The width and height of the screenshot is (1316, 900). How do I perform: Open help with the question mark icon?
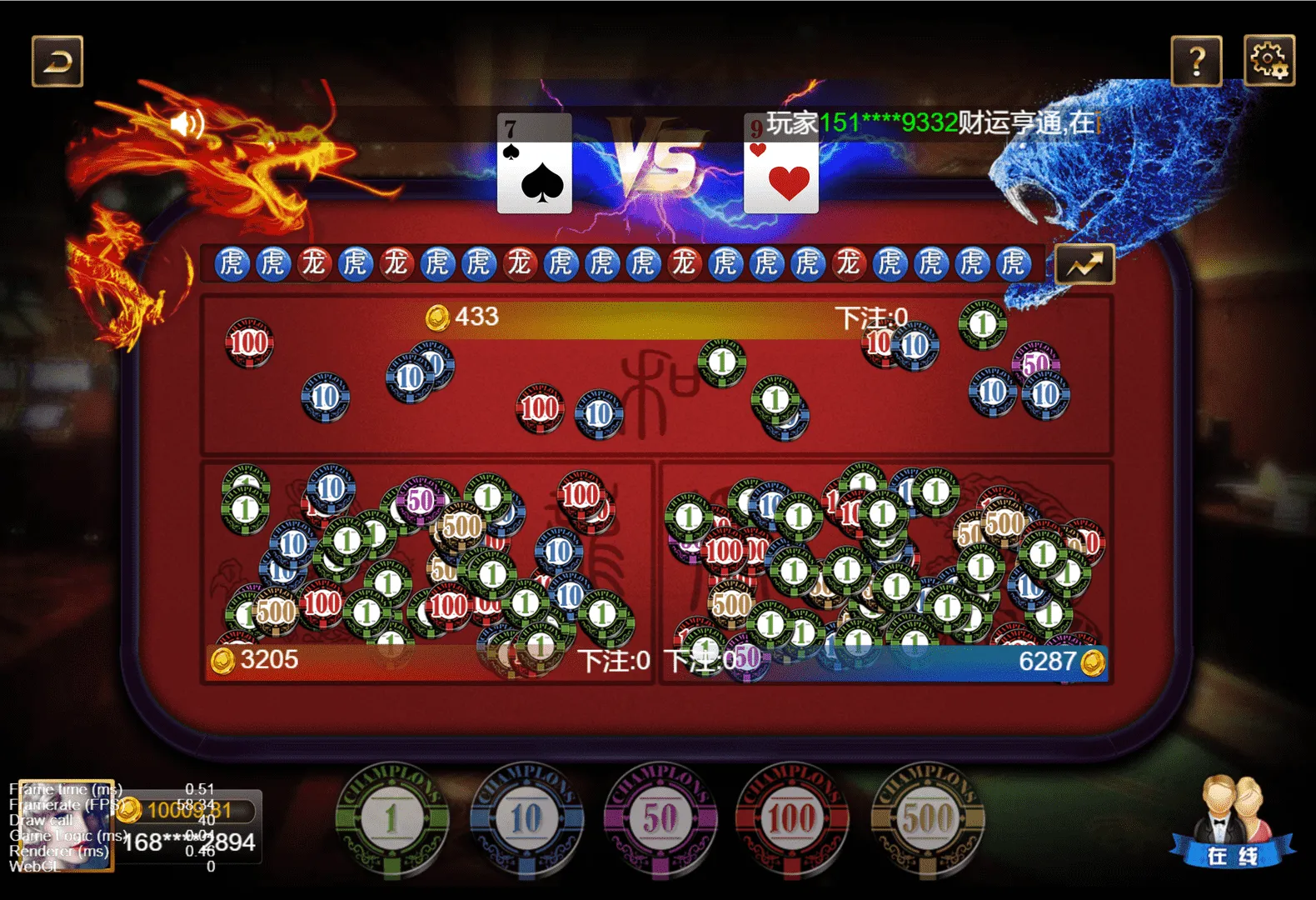point(1197,61)
